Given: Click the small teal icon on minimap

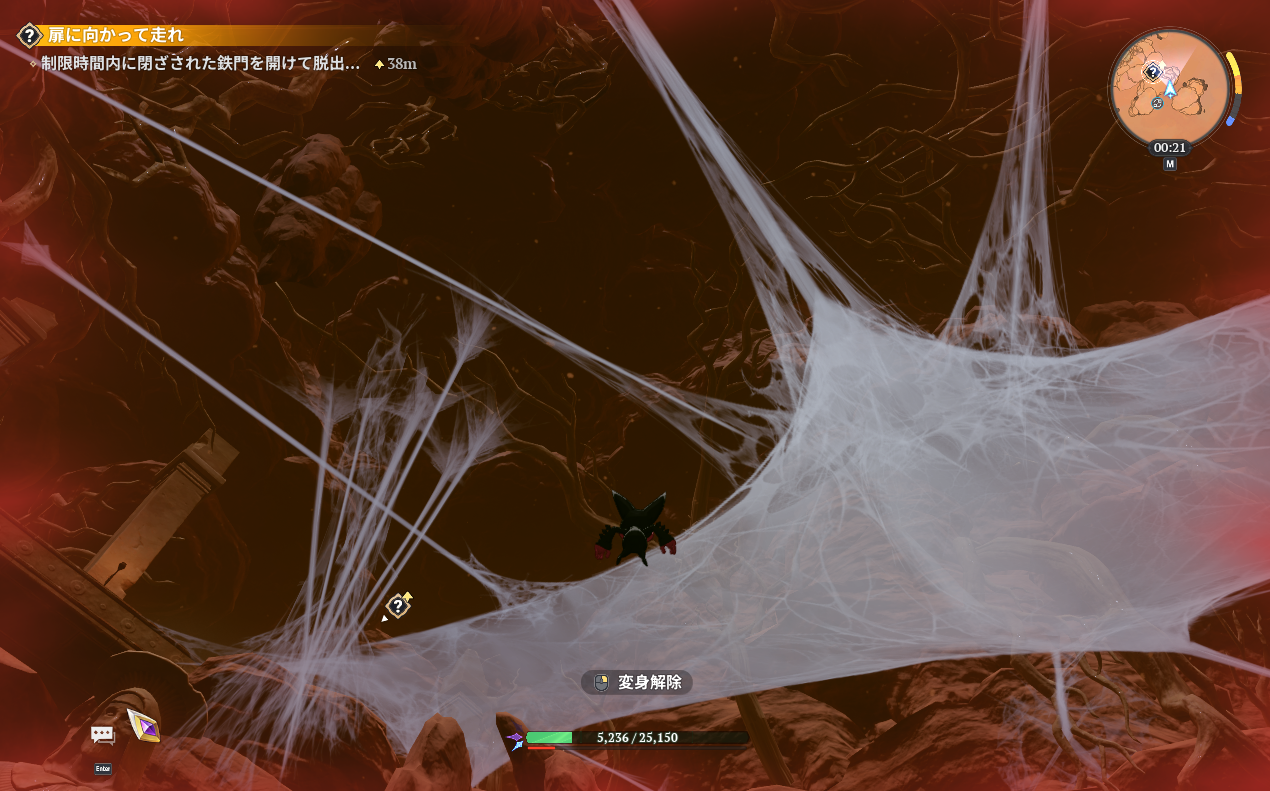Looking at the screenshot, I should coord(1157,103).
